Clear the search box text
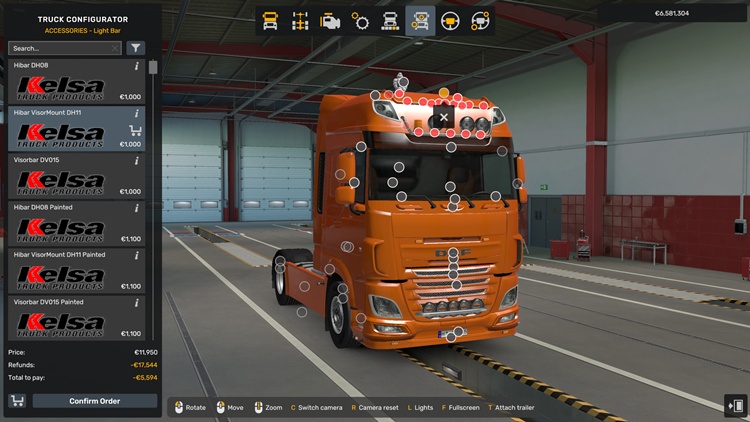 pyautogui.click(x=115, y=48)
